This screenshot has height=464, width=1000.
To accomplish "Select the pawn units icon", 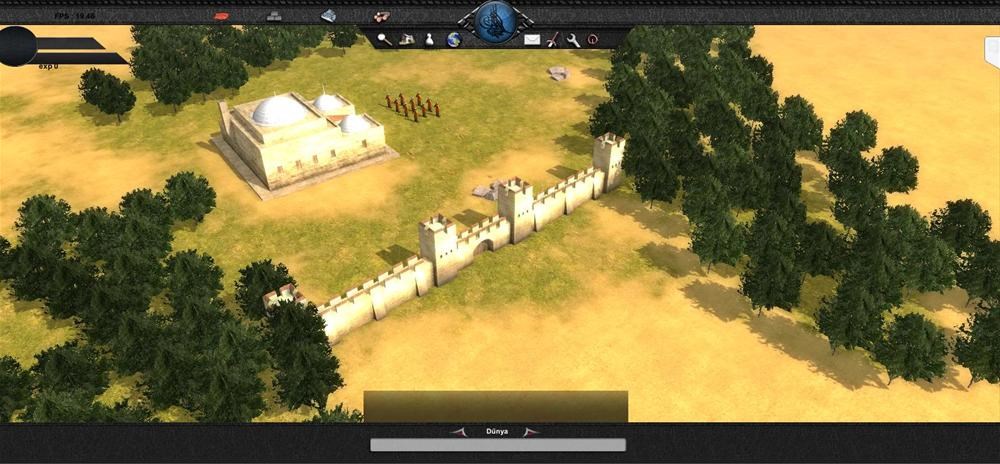I will [x=429, y=39].
